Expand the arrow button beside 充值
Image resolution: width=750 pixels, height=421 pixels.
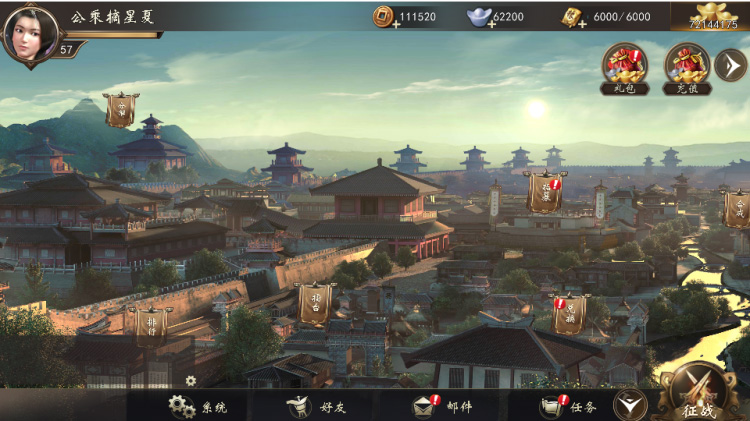point(730,65)
